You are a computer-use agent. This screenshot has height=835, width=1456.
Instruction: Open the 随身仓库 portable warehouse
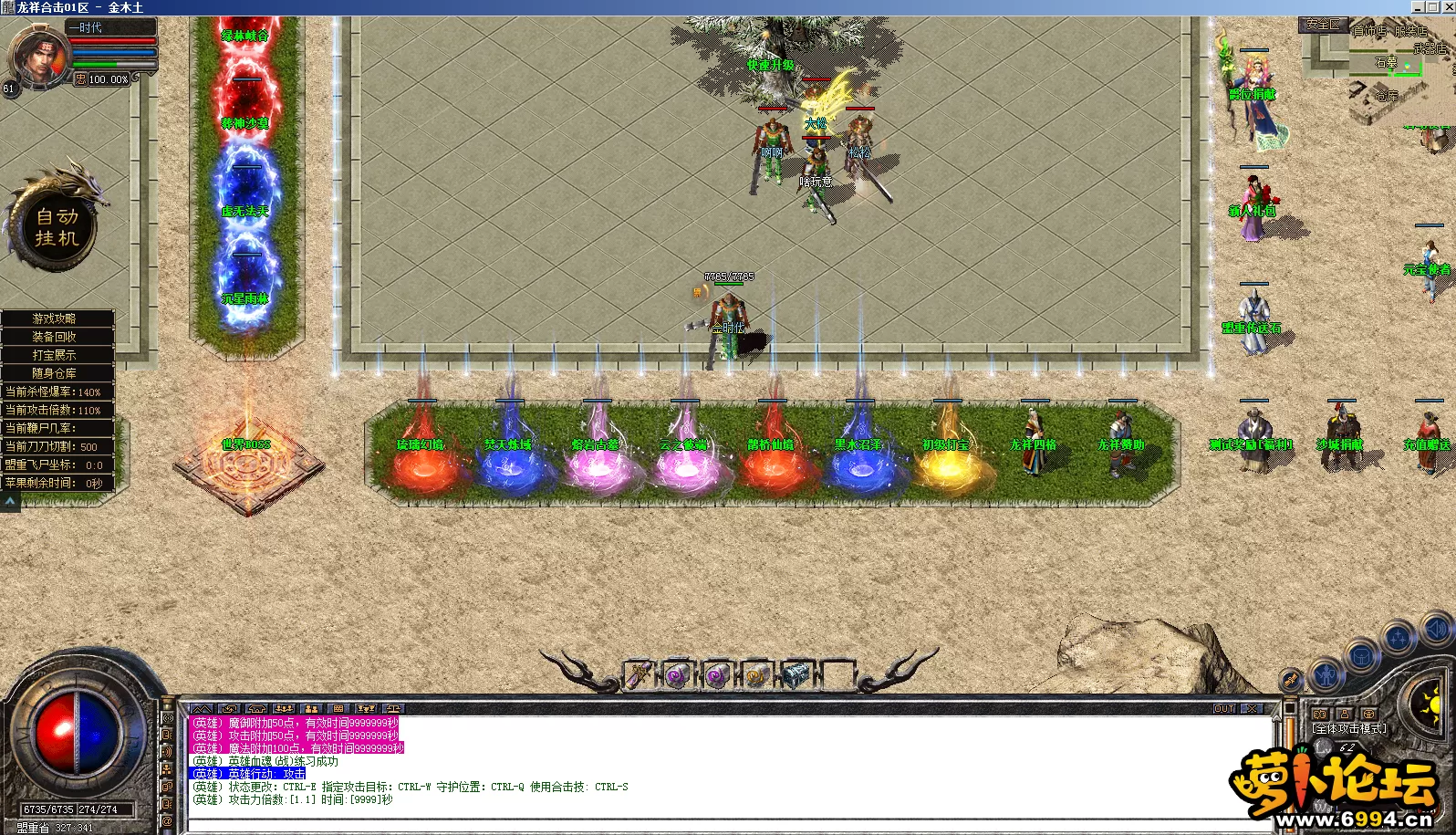click(55, 373)
